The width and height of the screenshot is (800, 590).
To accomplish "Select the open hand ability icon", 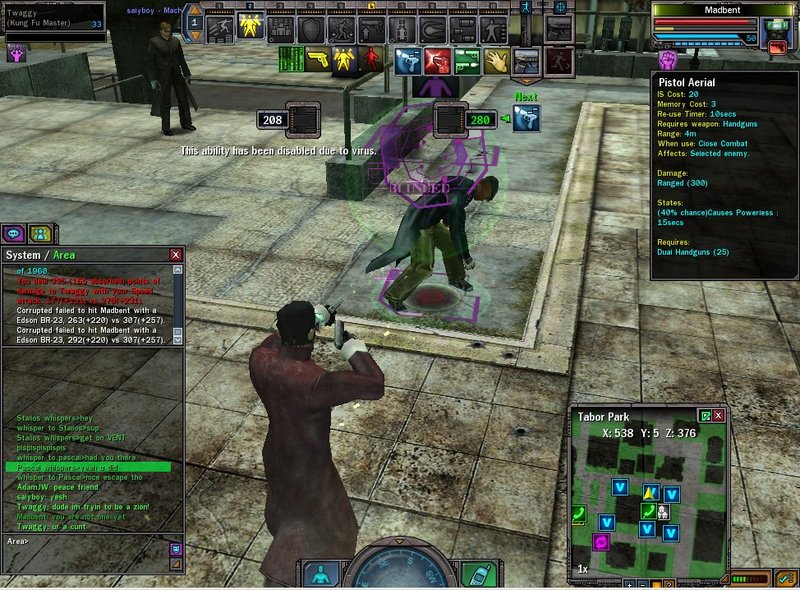I will coord(497,60).
